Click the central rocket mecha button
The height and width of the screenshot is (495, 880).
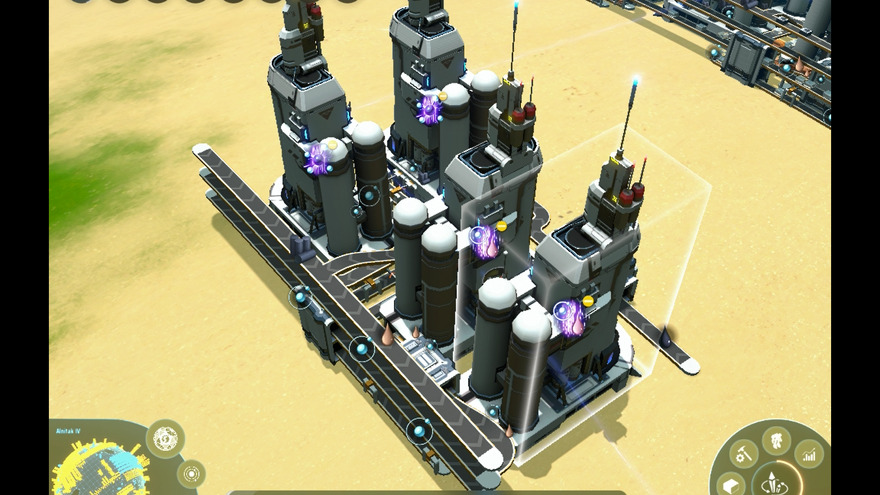click(773, 482)
